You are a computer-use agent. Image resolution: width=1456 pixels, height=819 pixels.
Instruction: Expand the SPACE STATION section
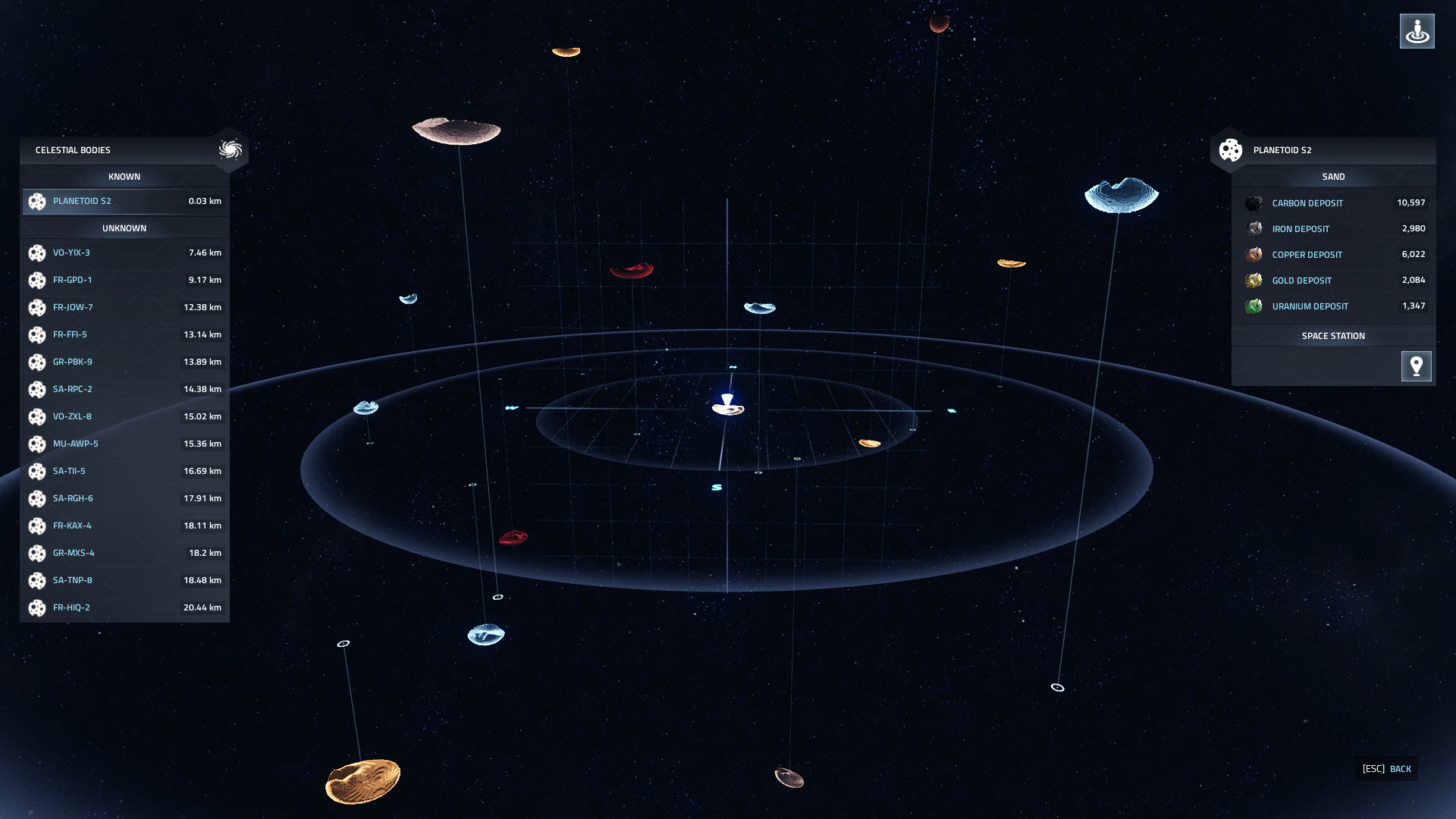point(1332,335)
